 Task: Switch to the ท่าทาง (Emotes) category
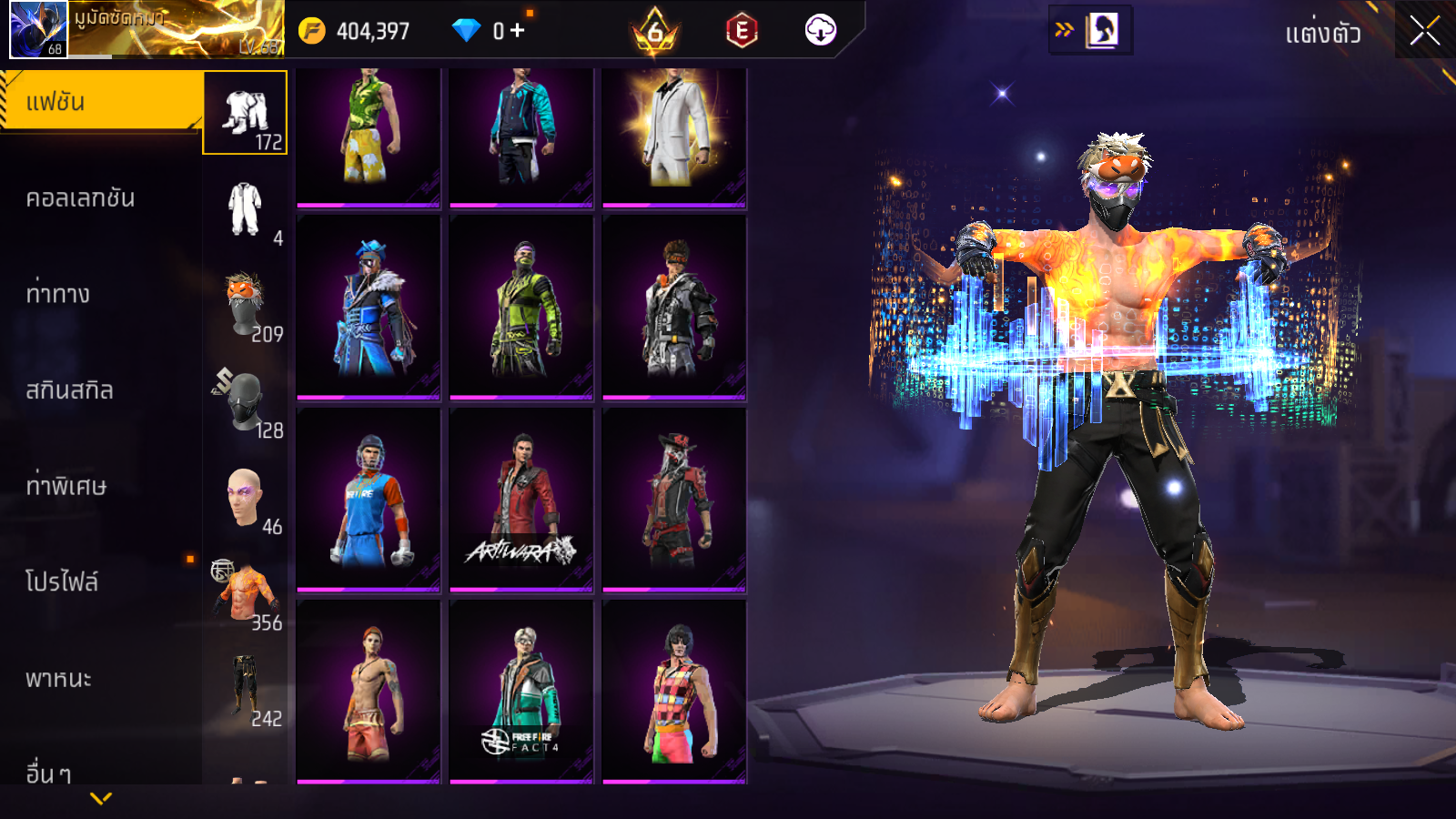(58, 294)
